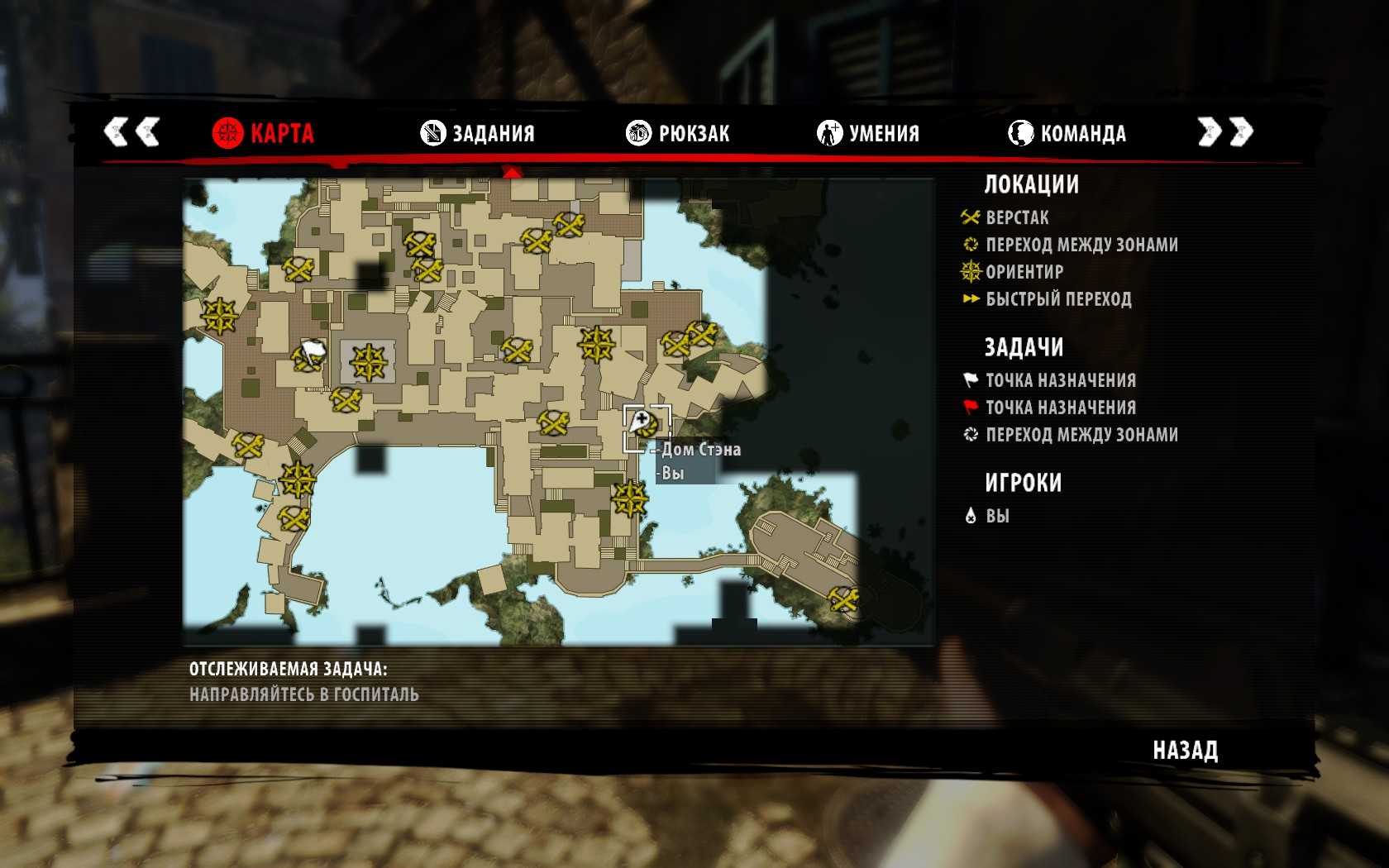The width and height of the screenshot is (1389, 868).
Task: Go to next tab with right arrows
Action: 1225,131
